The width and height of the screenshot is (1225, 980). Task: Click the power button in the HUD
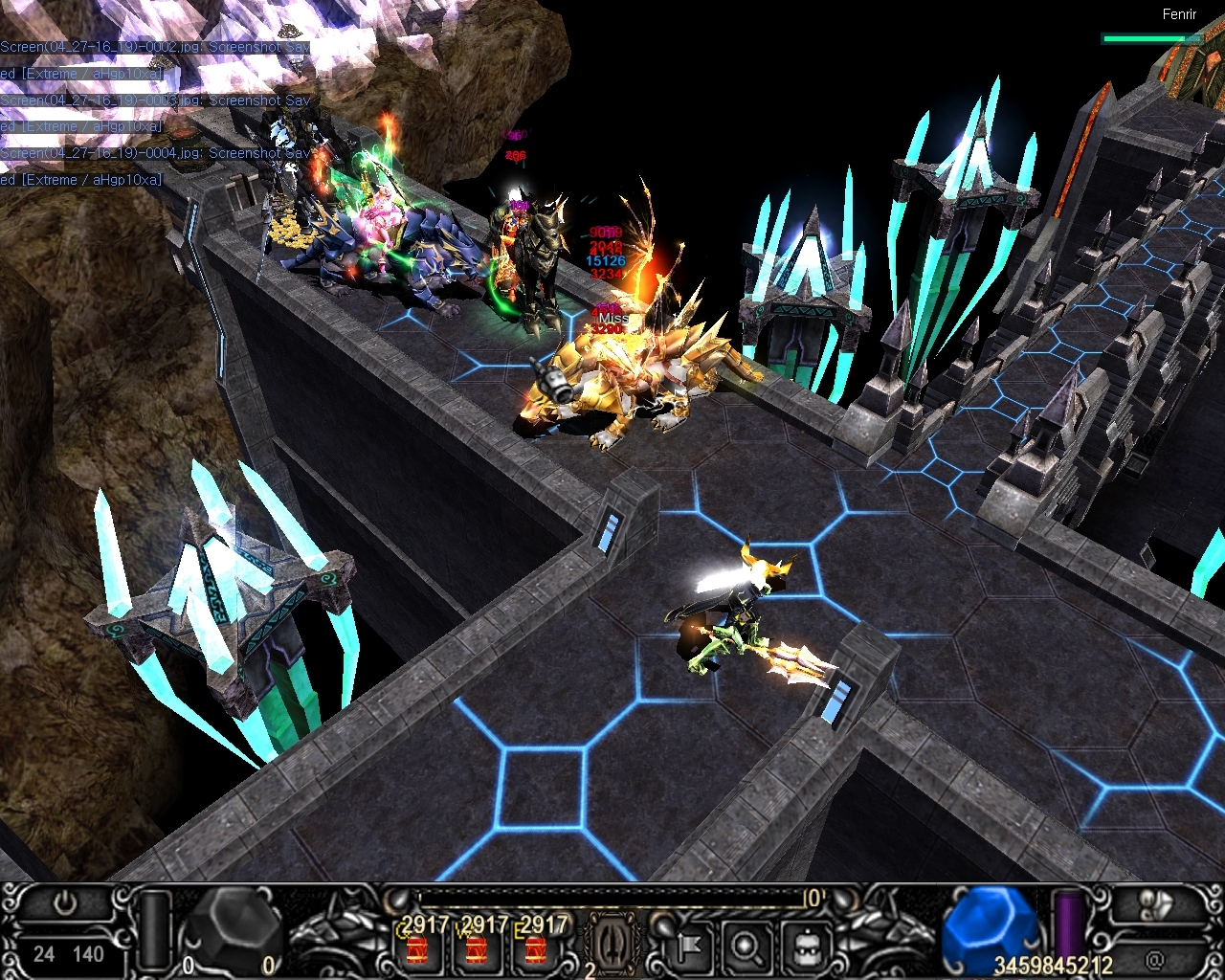tap(66, 903)
